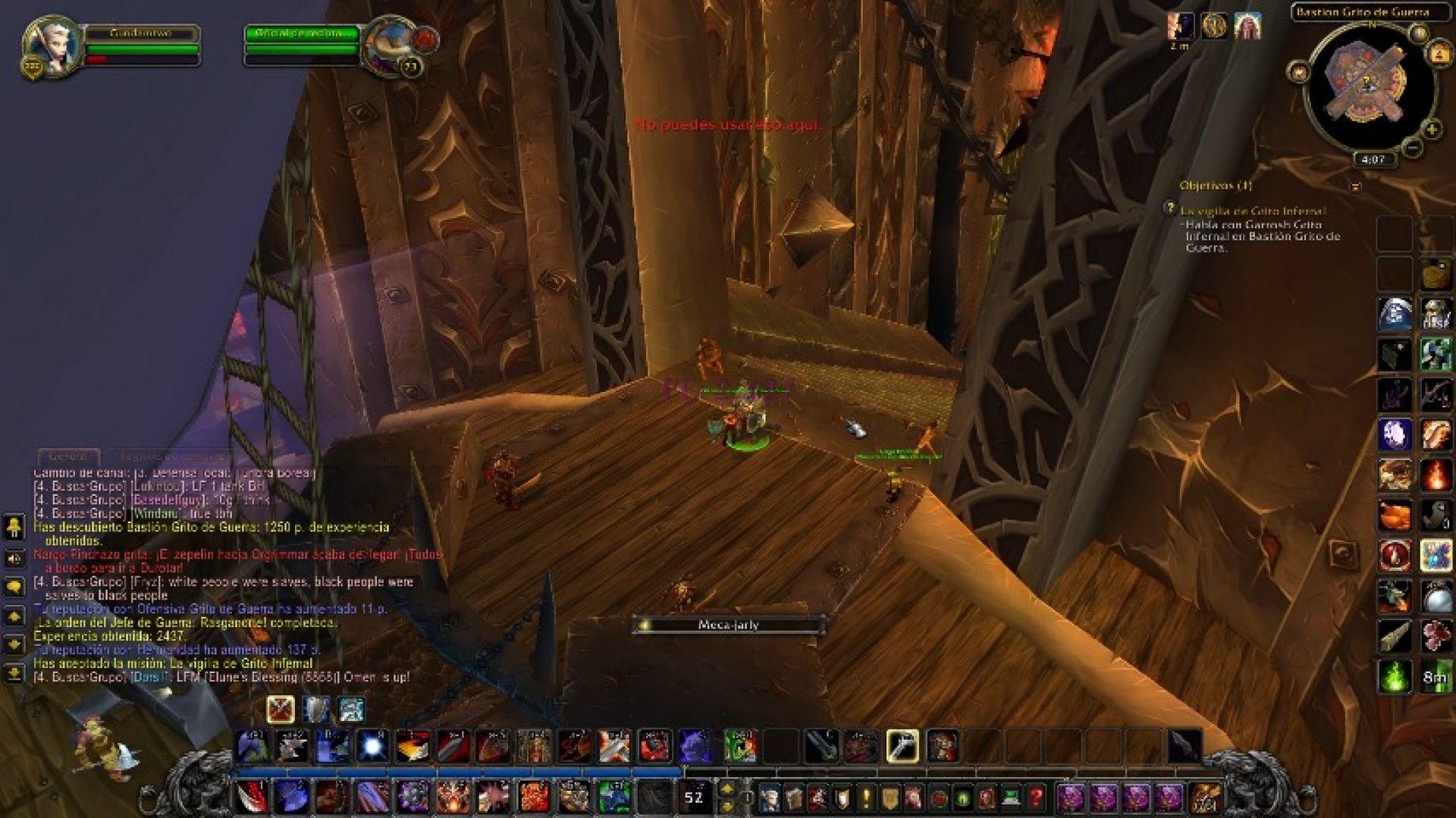
Task: Switch to the General chat tab
Action: [68, 456]
